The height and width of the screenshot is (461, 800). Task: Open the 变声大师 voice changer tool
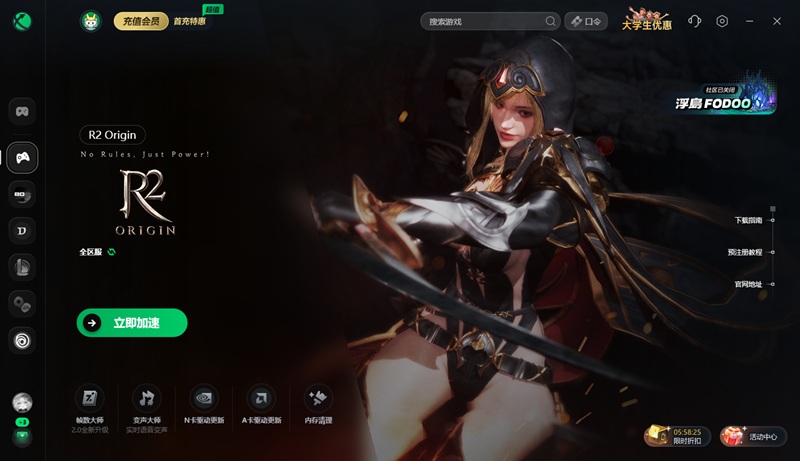coord(147,404)
